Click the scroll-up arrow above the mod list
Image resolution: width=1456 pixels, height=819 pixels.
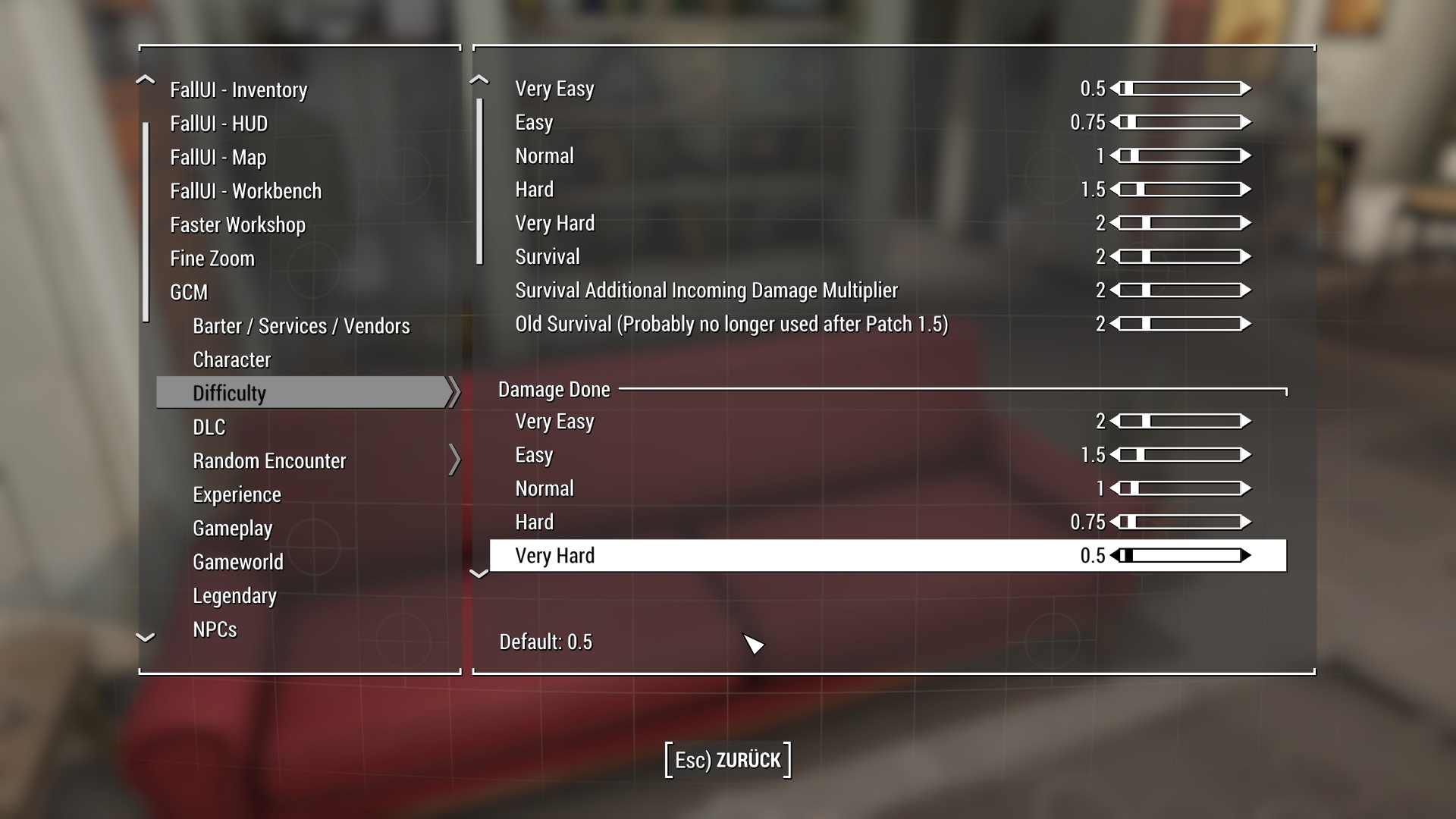tap(145, 79)
